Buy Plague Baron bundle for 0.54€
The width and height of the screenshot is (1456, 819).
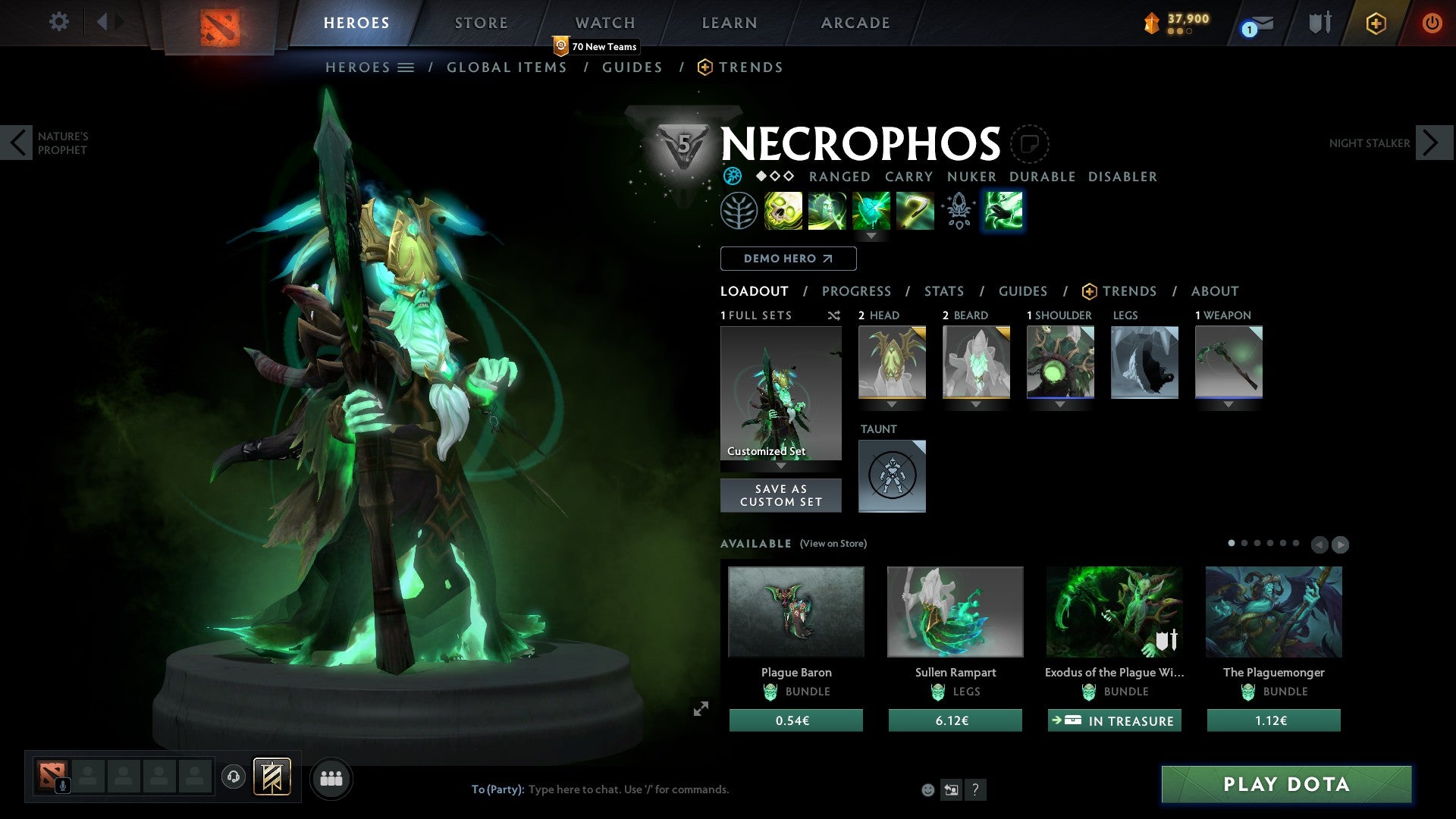coord(795,720)
